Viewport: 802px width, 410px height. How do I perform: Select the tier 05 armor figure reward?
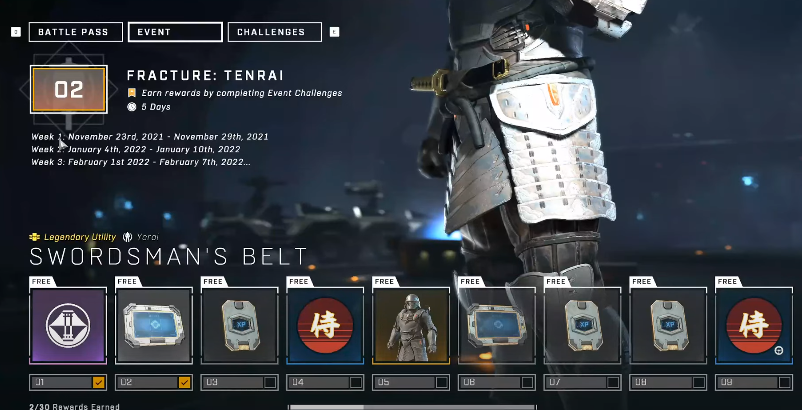[411, 326]
